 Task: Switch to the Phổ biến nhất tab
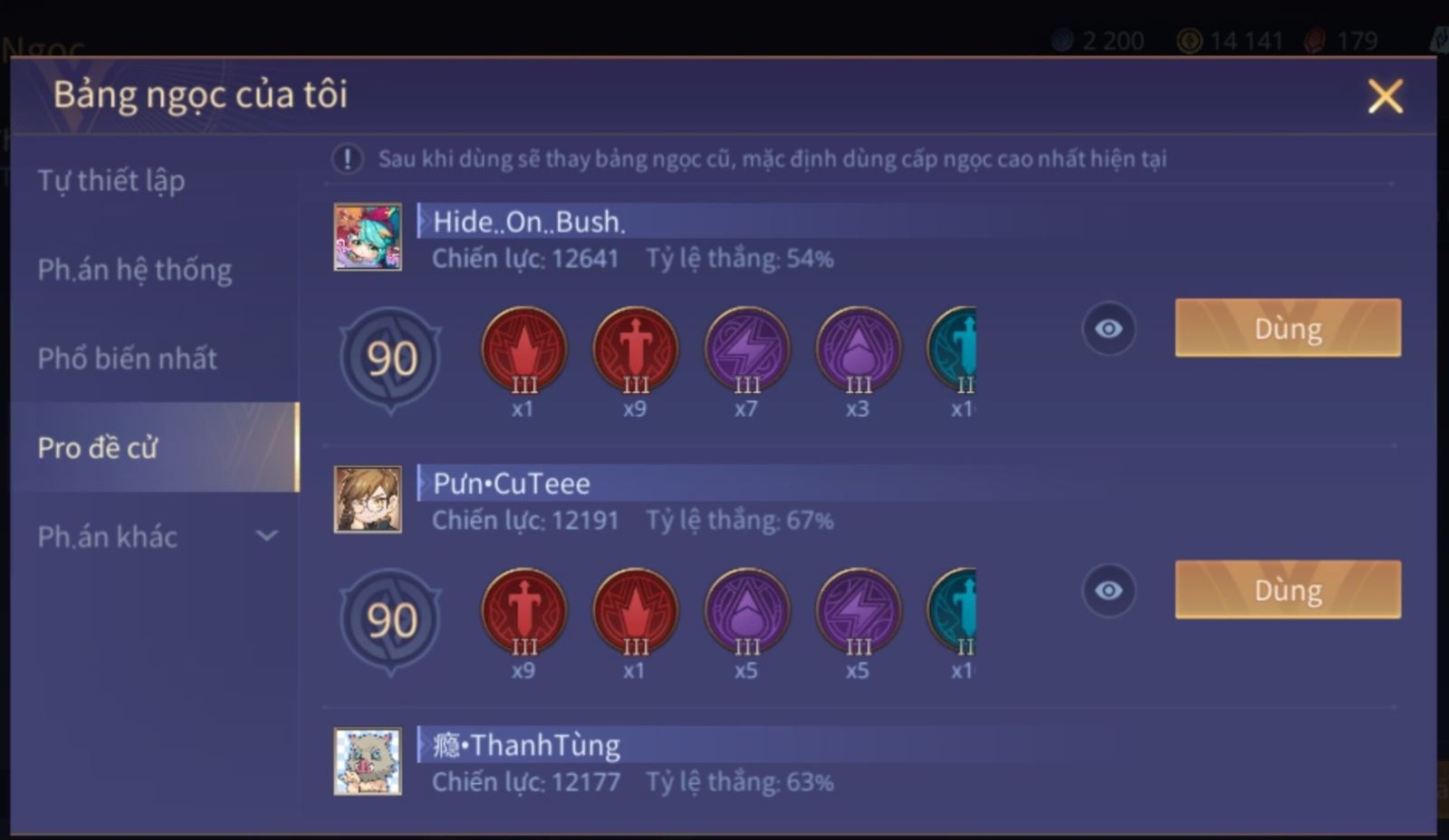[x=127, y=358]
